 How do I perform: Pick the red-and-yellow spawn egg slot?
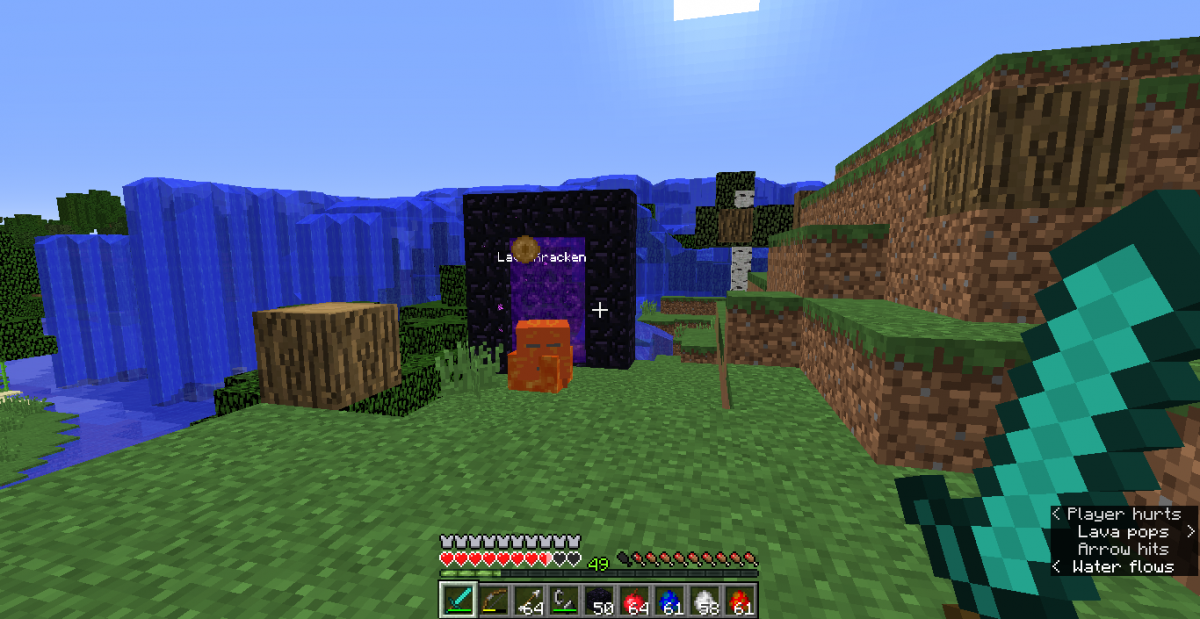739,599
